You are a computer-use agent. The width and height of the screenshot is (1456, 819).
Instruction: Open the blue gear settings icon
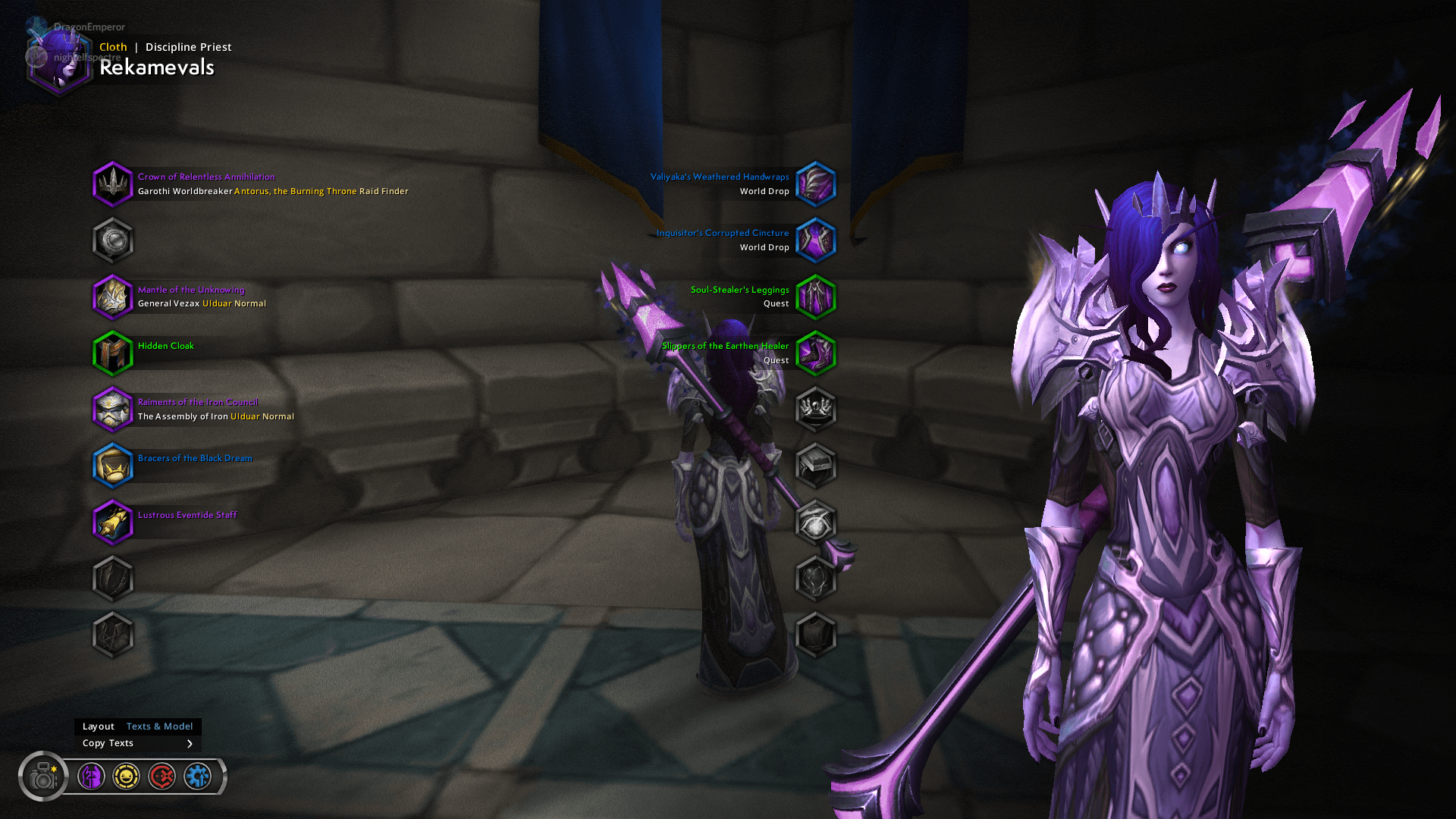coord(198,776)
